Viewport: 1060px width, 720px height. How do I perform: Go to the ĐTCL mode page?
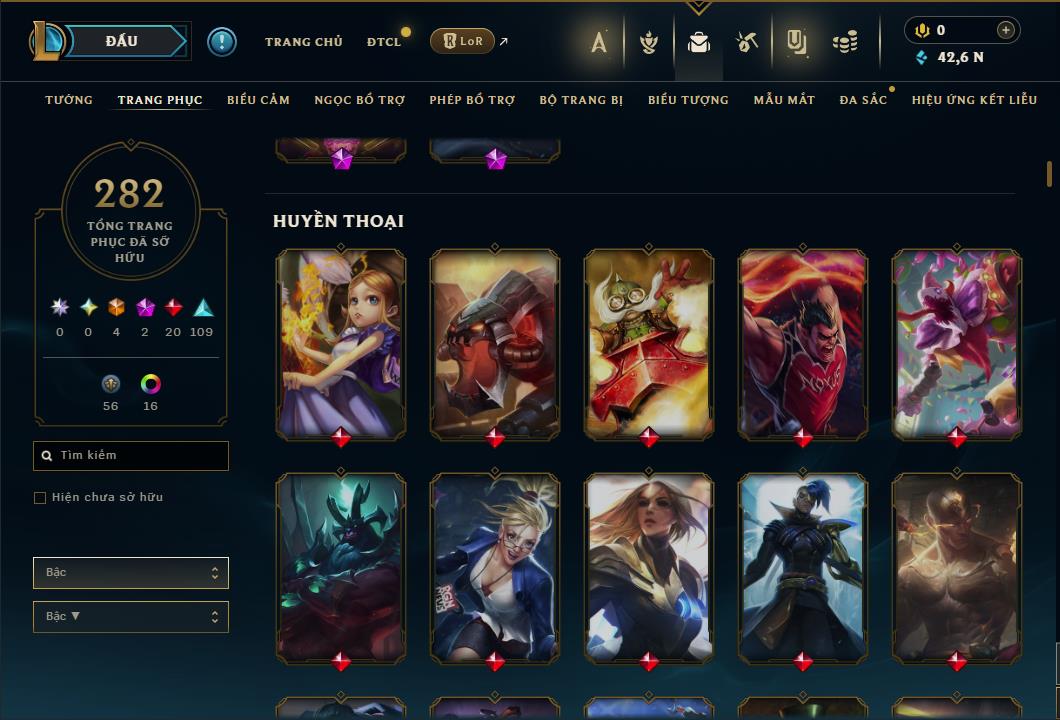(x=384, y=42)
